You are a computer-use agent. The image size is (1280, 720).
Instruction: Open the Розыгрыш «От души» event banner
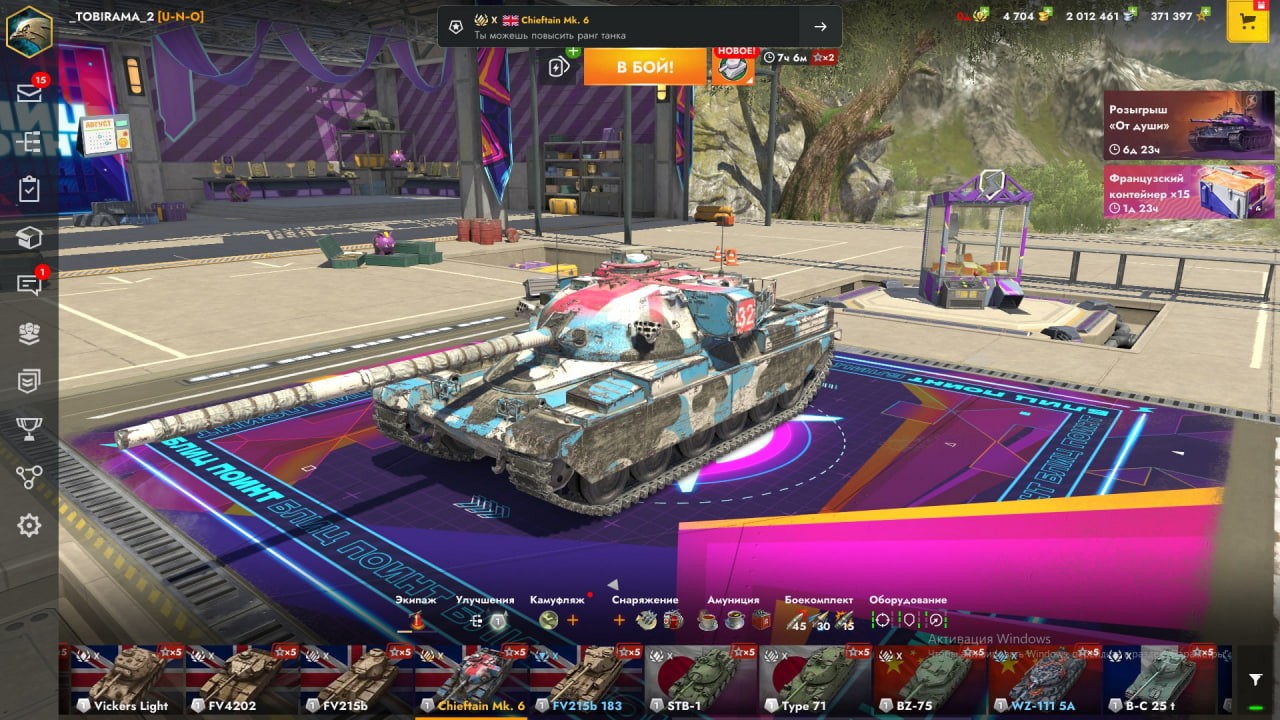[1189, 126]
